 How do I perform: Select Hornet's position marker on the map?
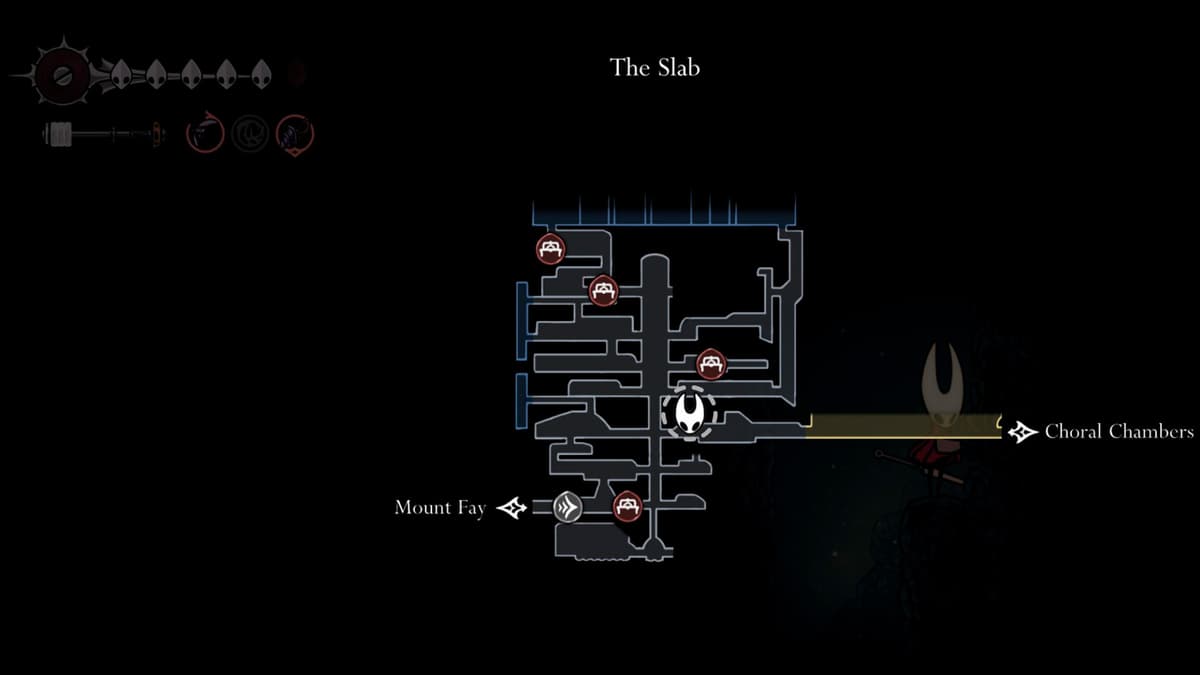(x=689, y=413)
